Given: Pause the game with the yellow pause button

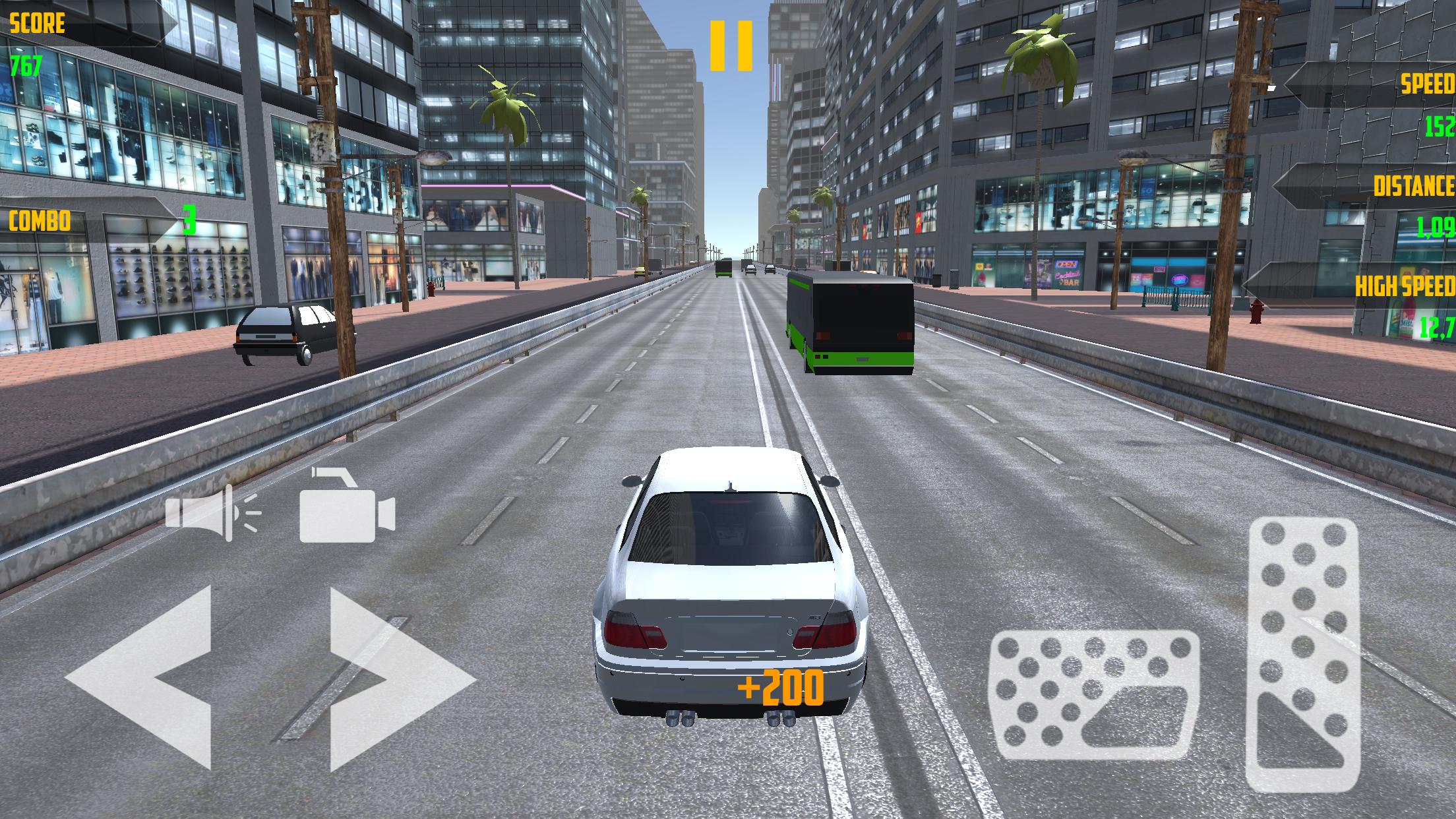Looking at the screenshot, I should point(731,45).
